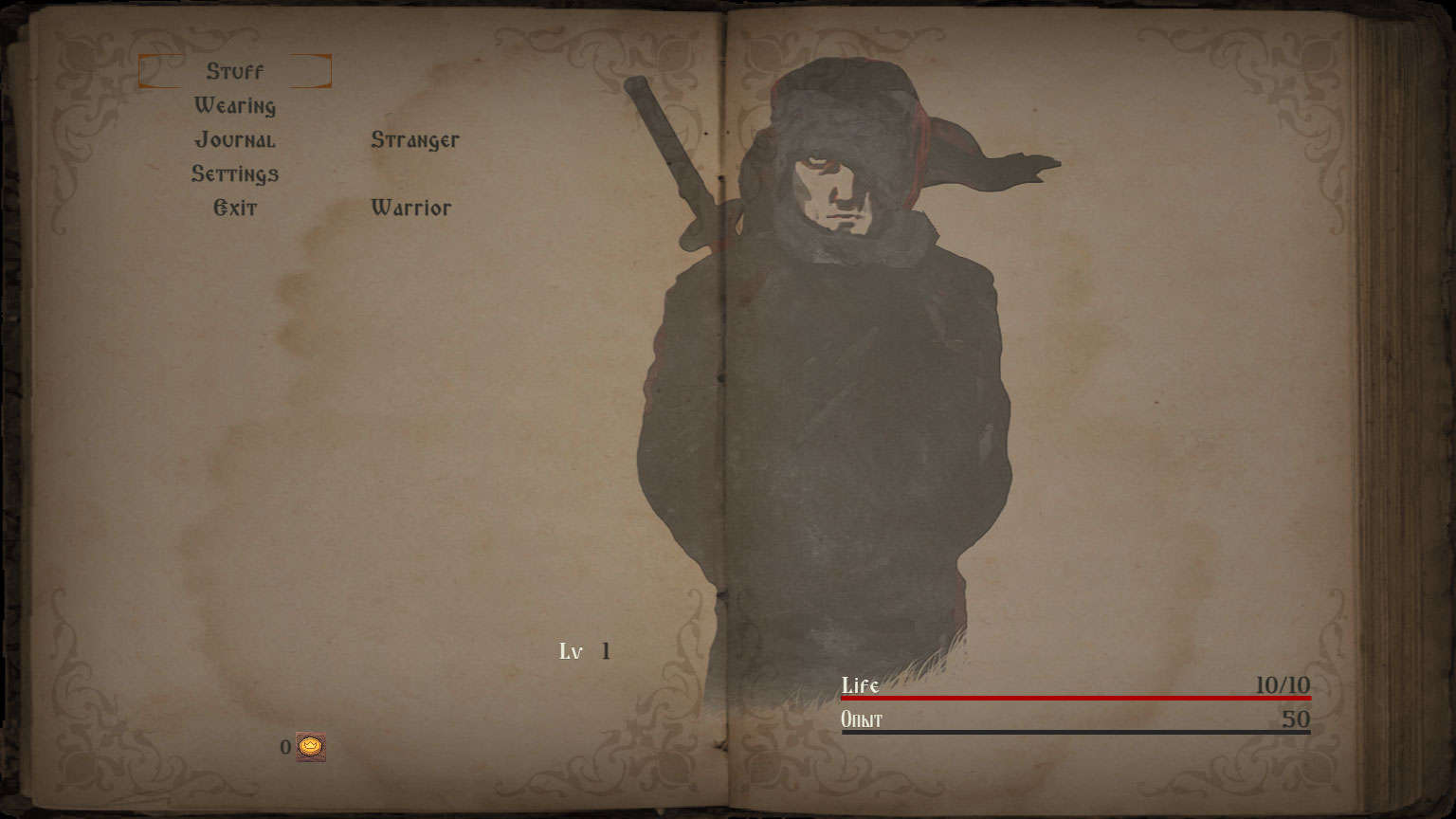Open the Stuff menu entry
Screen dimensions: 1456x819
235,72
